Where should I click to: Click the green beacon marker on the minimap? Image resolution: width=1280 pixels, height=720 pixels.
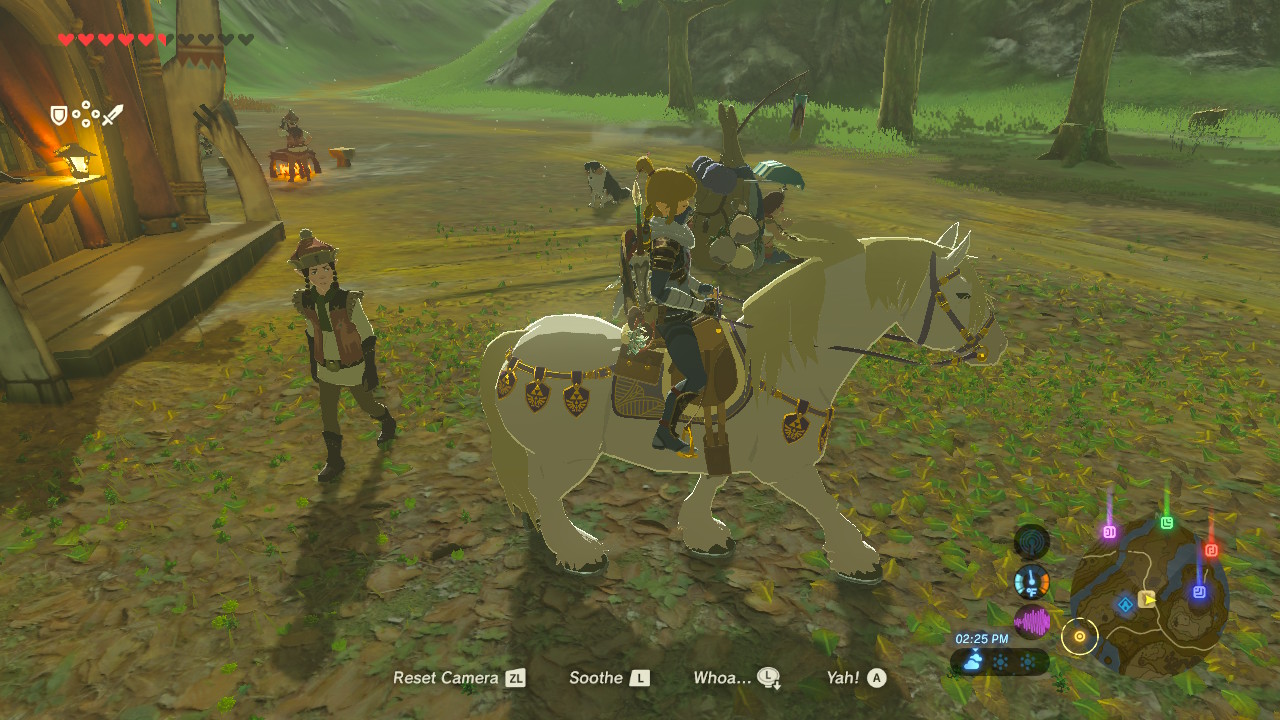1167,521
